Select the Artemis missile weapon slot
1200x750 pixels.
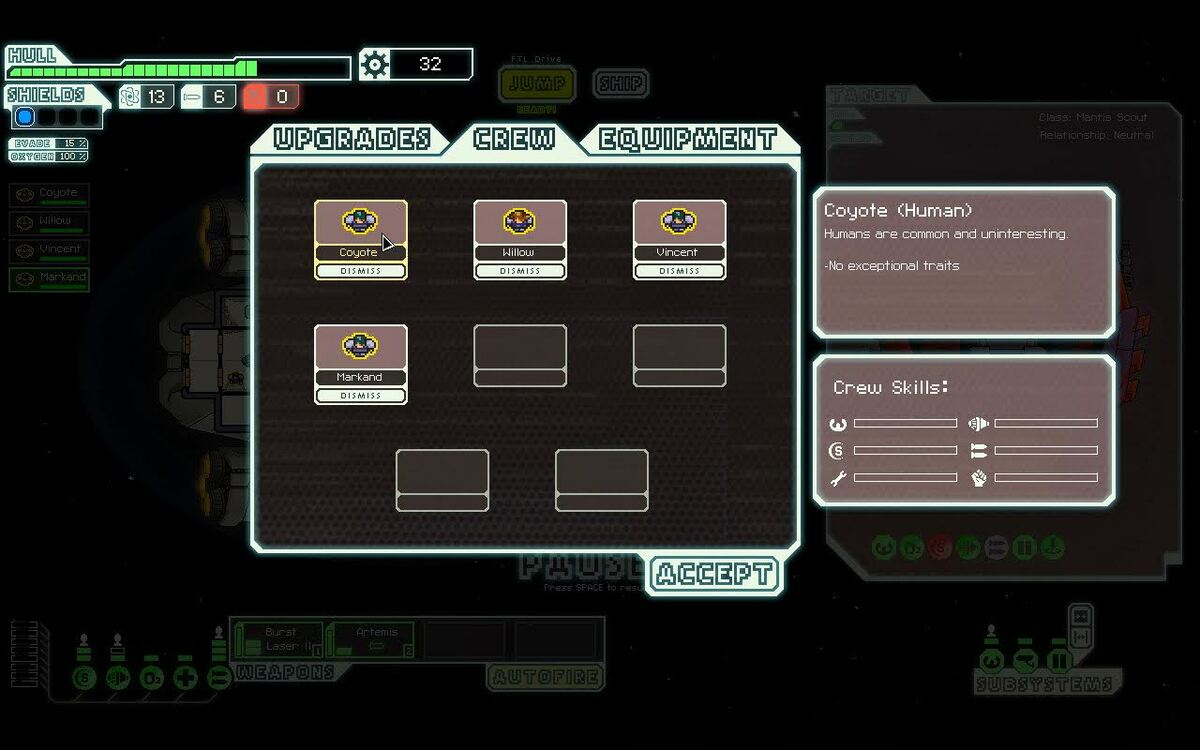(x=372, y=640)
